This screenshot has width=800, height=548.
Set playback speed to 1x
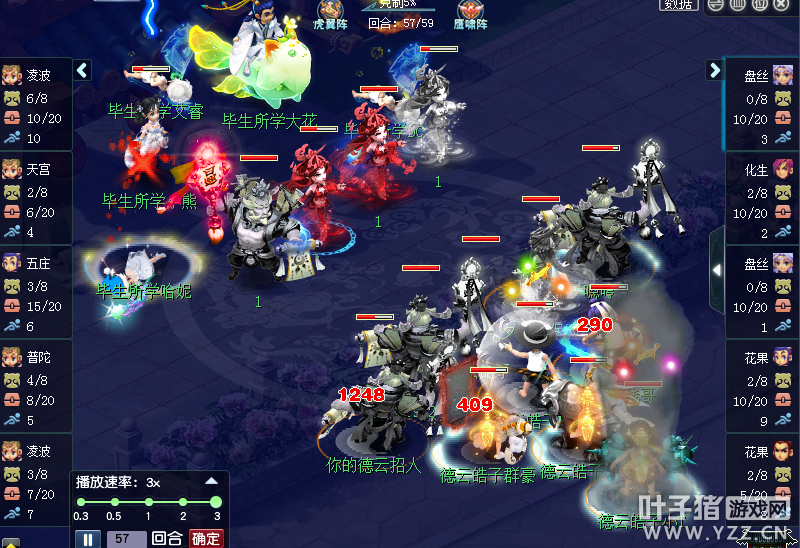[x=148, y=502]
